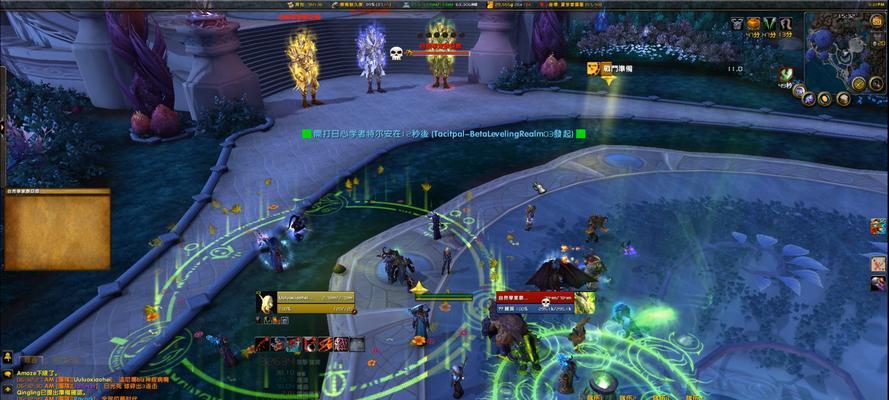Open the parchment-colored panel on the left
Image resolution: width=889 pixels, height=400 pixels.
point(57,231)
